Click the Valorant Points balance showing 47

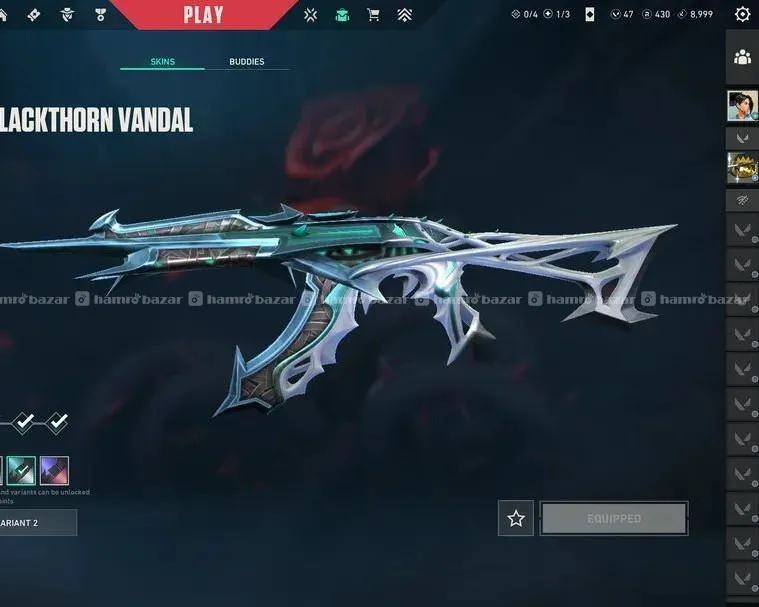[622, 14]
